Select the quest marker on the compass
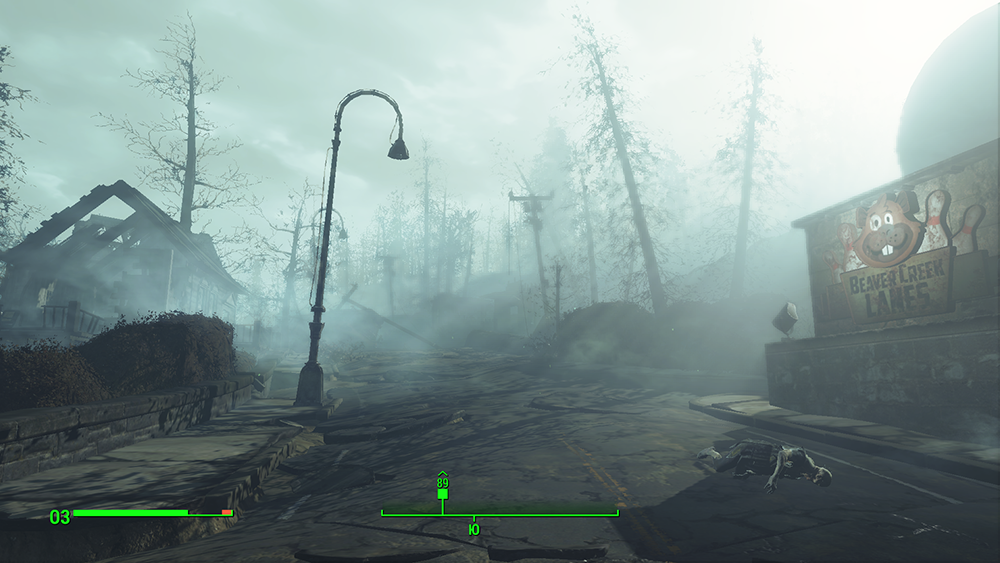The image size is (1000, 563). [442, 493]
